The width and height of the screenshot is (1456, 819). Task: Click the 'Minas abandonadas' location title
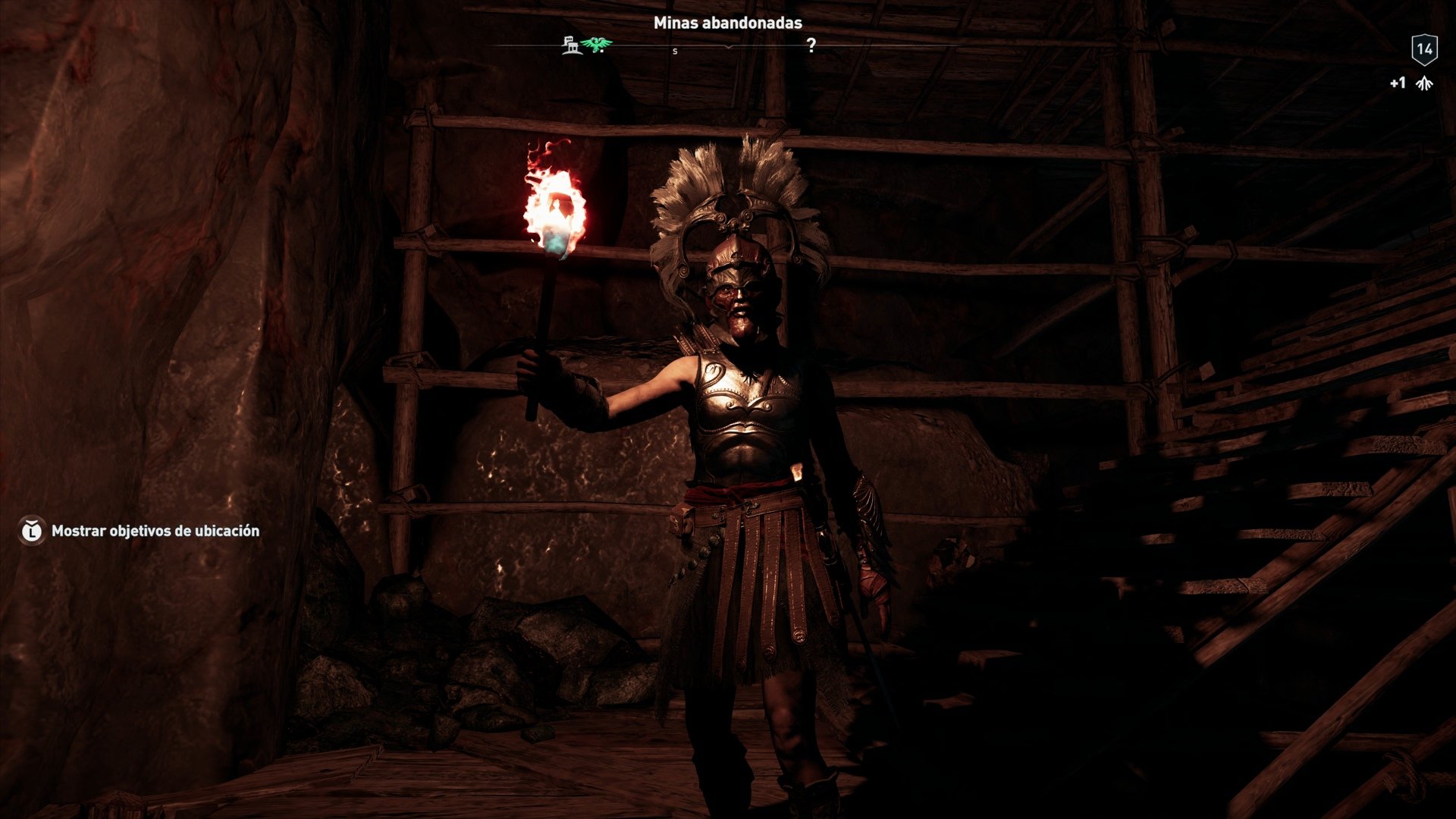pos(727,23)
